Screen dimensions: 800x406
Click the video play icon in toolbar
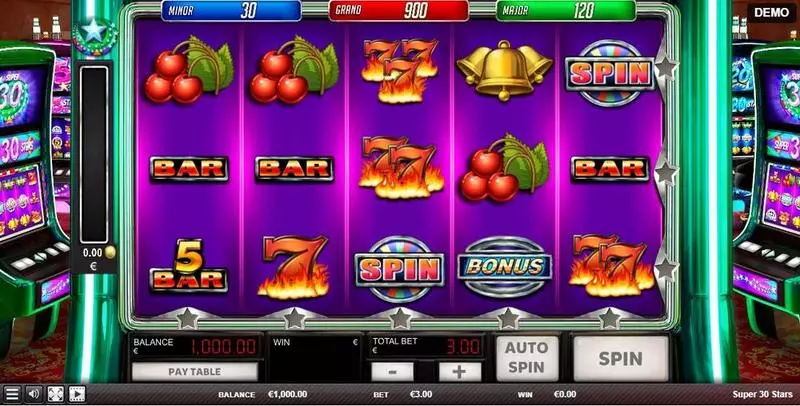tap(77, 394)
